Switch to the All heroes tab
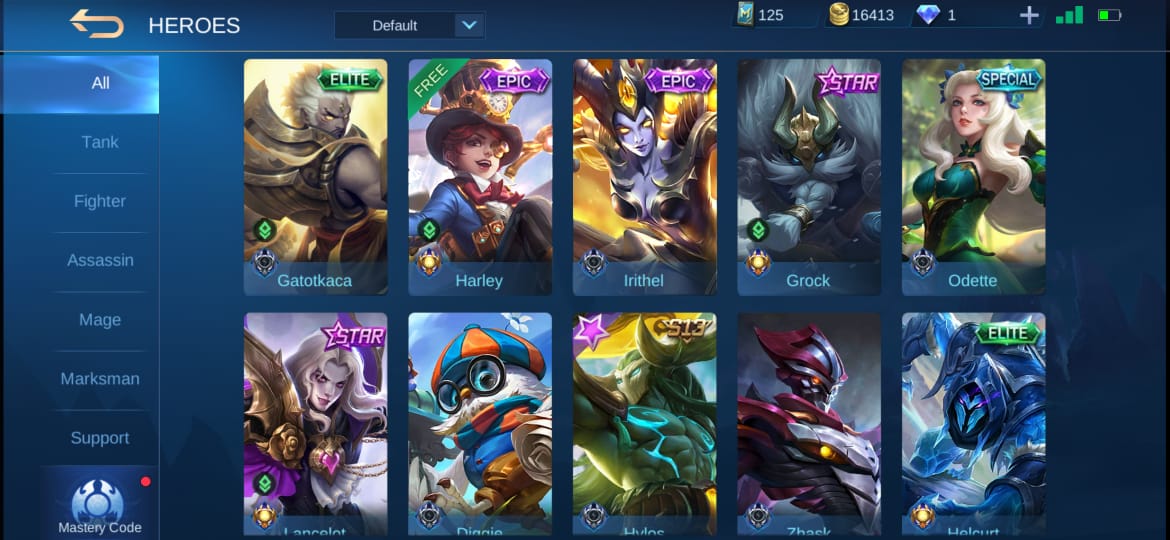Screen dimensions: 1170x540 [100, 83]
